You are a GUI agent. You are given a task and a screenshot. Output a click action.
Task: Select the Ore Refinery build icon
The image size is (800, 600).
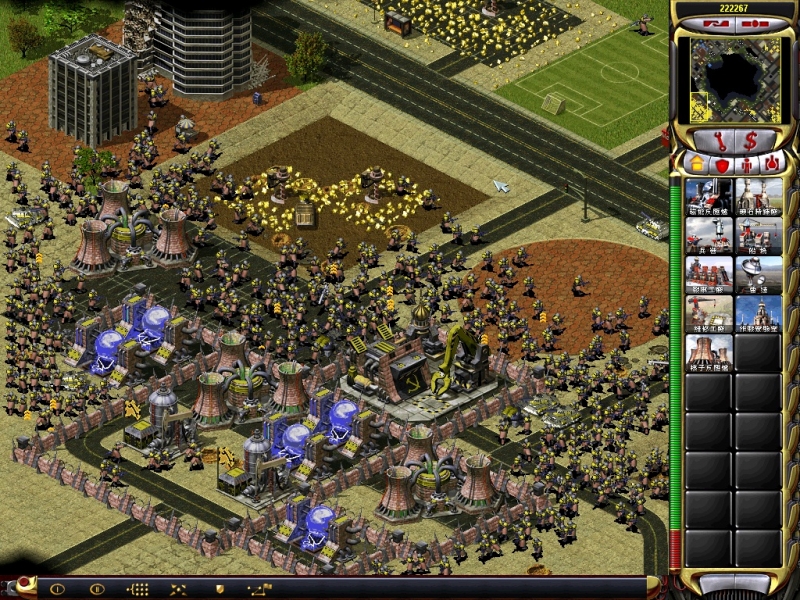[759, 197]
